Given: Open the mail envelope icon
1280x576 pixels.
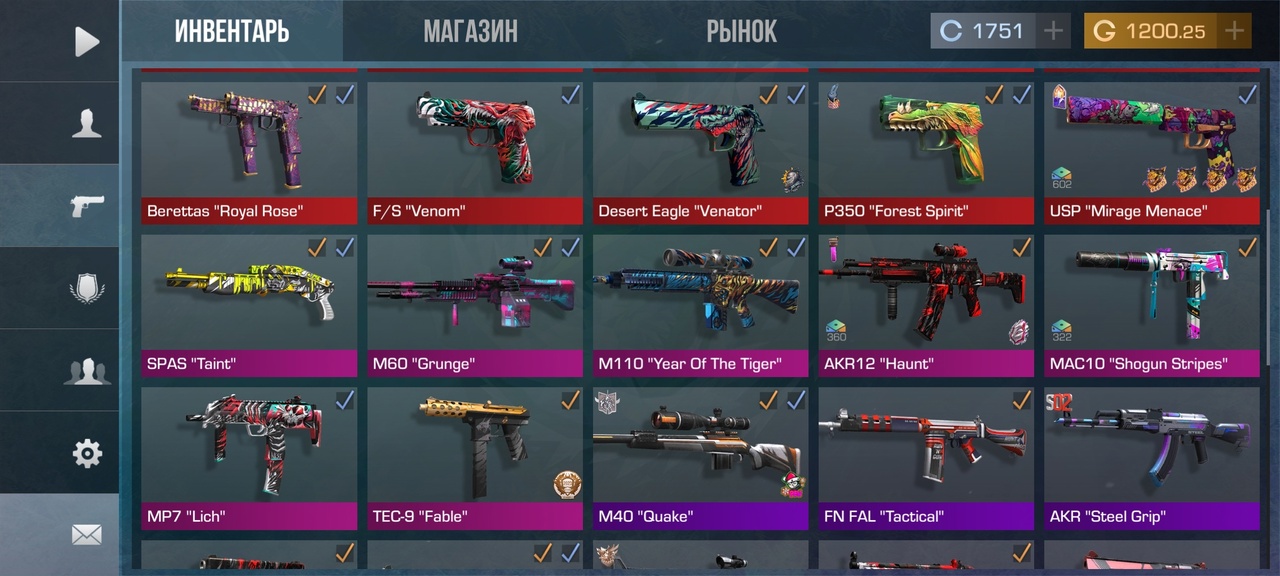Looking at the screenshot, I should (x=87, y=535).
